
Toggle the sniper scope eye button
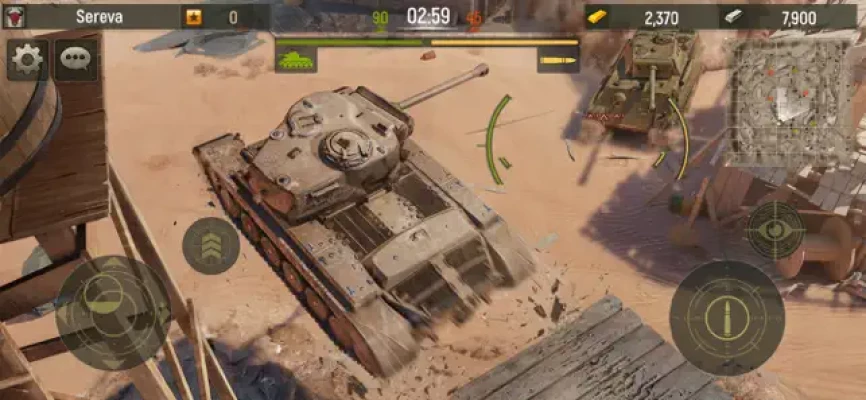(x=775, y=230)
